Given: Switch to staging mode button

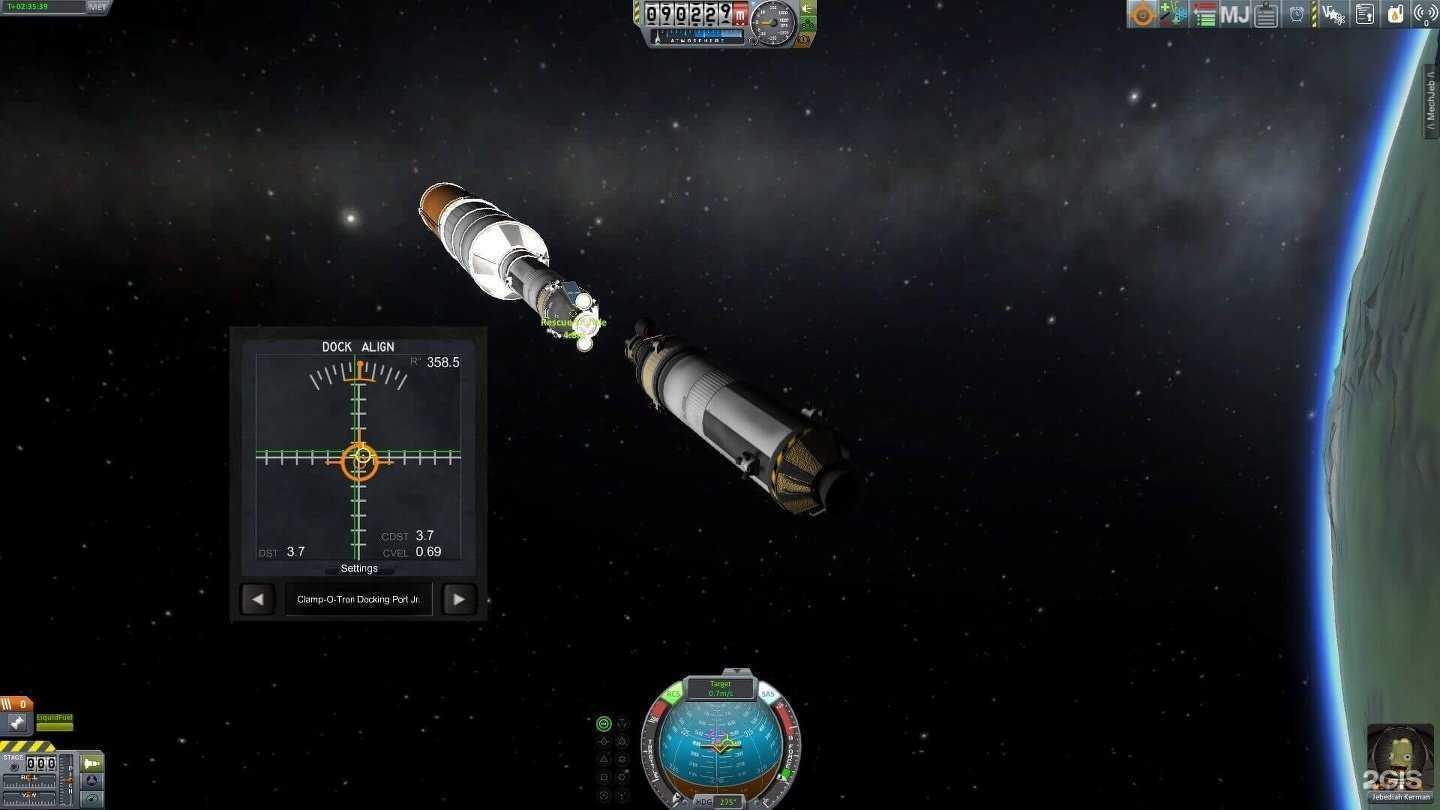Looking at the screenshot, I should 92,763.
